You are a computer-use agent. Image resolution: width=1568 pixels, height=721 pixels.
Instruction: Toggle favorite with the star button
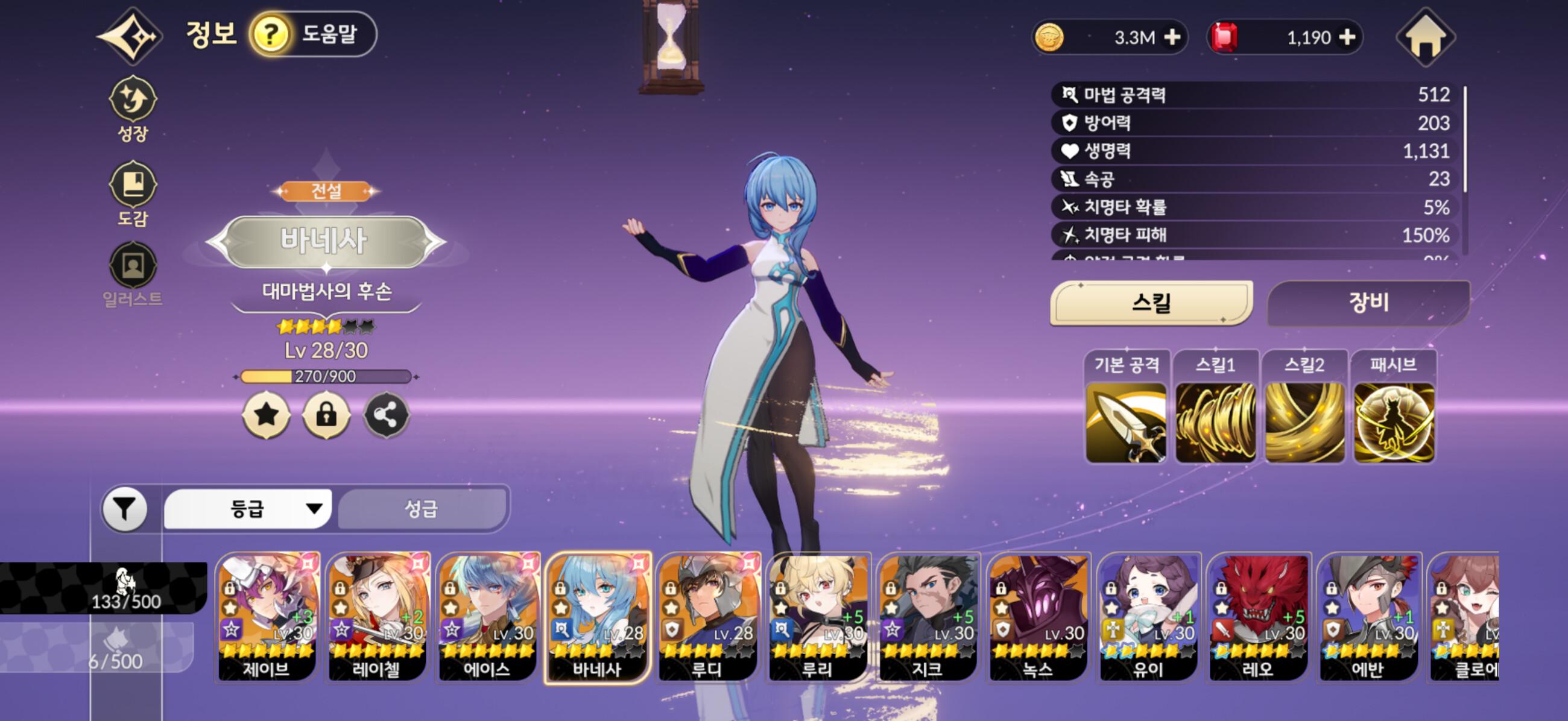[267, 415]
